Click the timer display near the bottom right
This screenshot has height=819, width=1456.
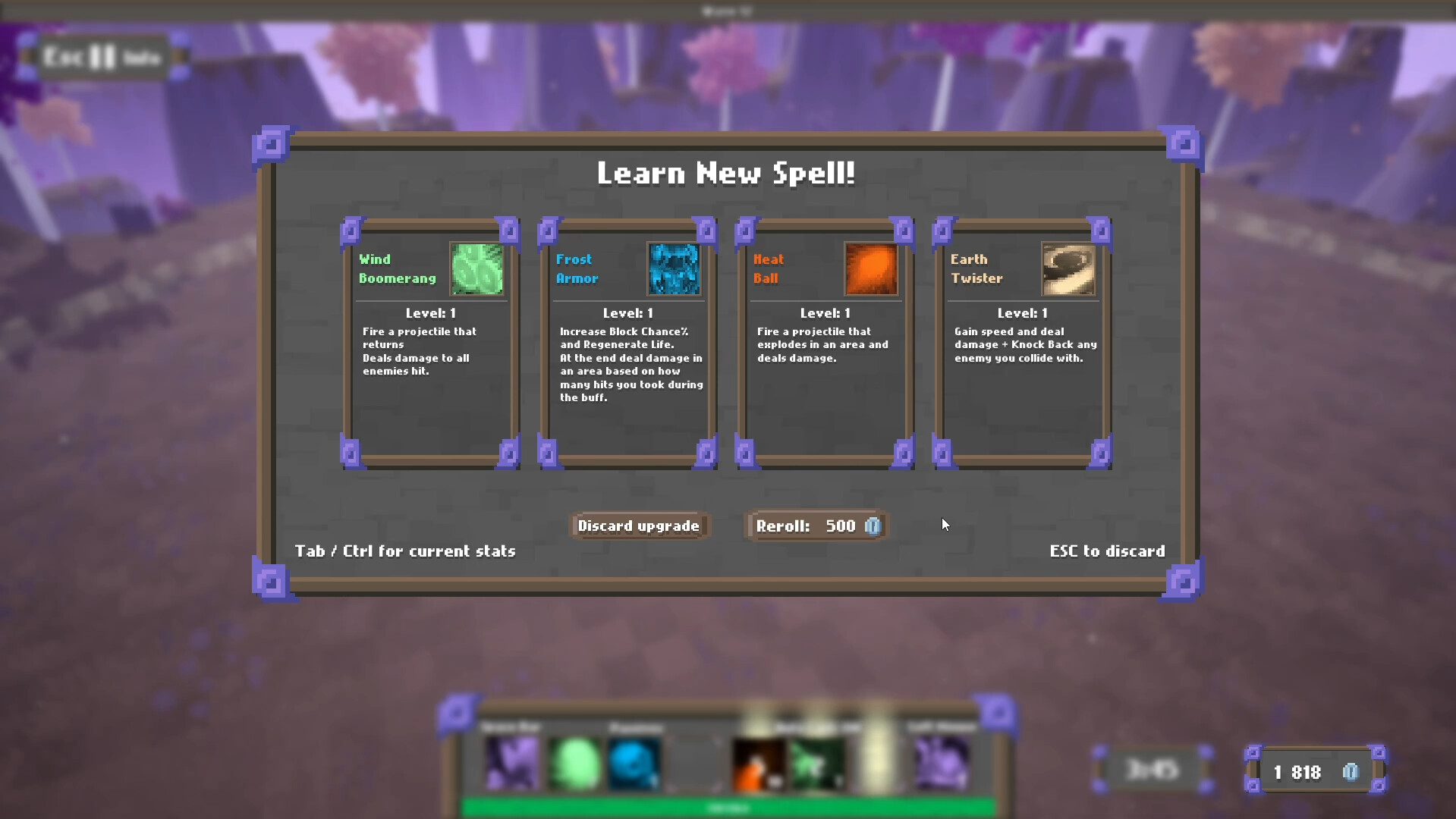(1153, 770)
